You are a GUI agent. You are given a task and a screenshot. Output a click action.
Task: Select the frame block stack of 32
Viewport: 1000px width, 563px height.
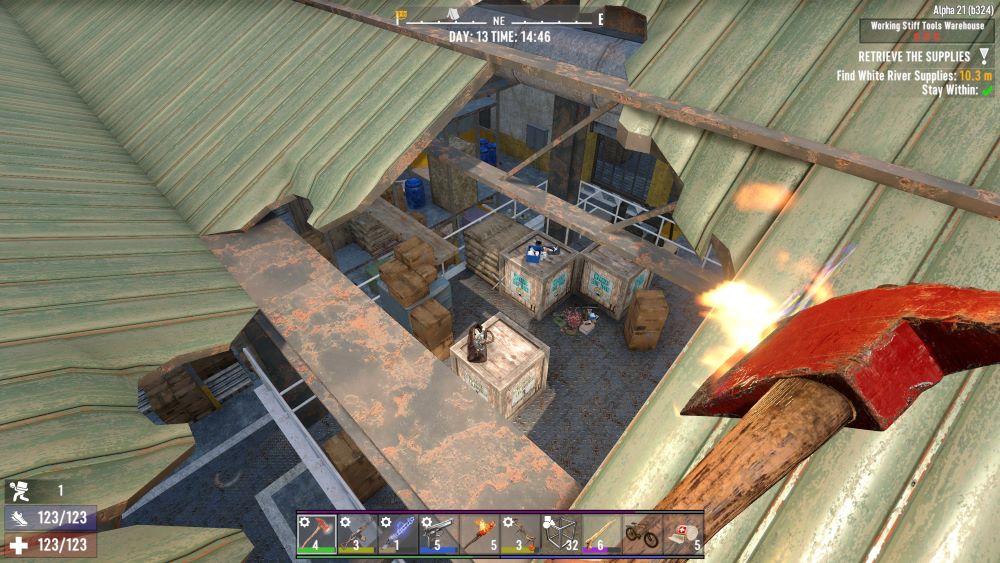[561, 533]
